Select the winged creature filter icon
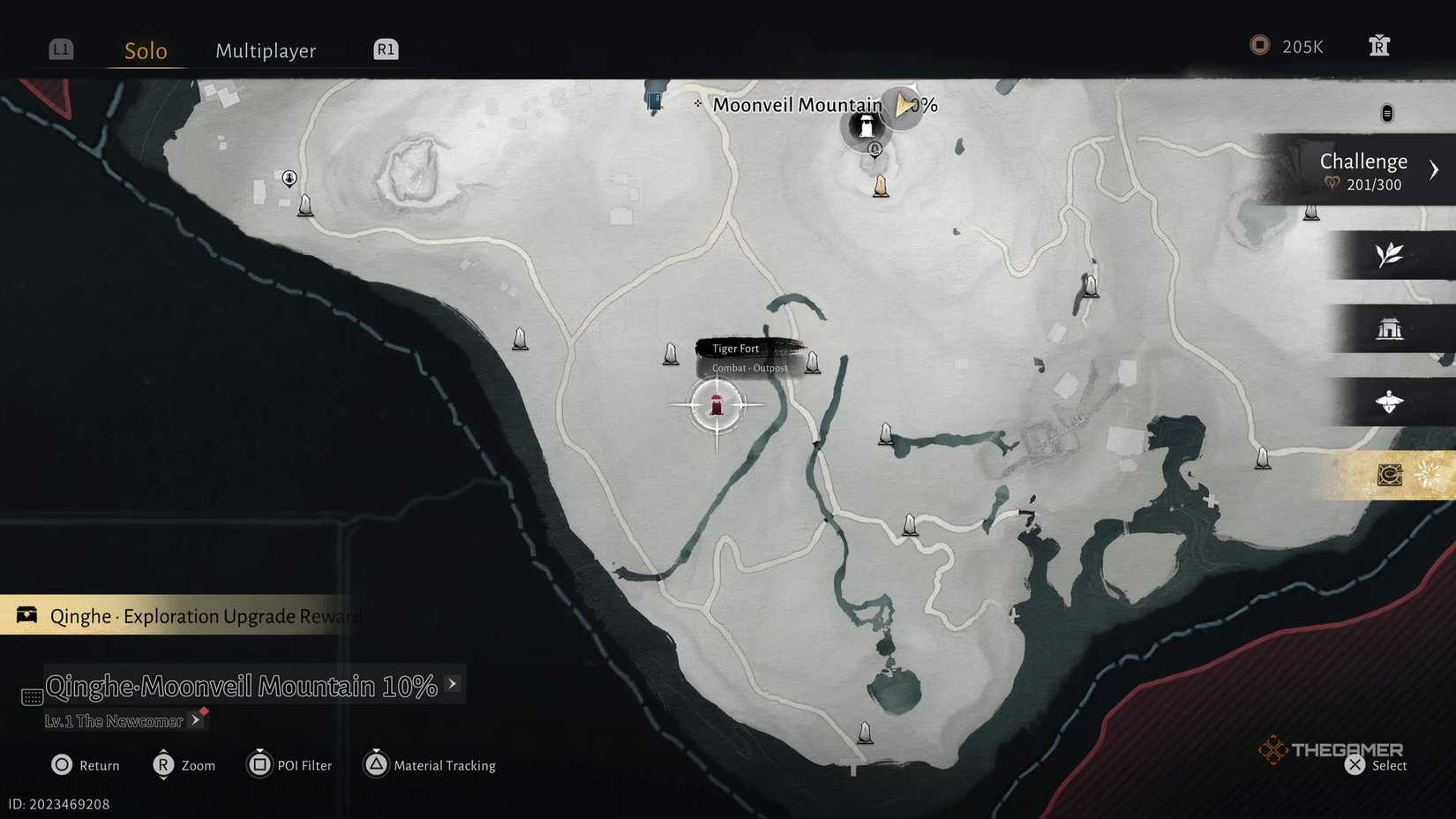This screenshot has height=819, width=1456. point(1390,402)
